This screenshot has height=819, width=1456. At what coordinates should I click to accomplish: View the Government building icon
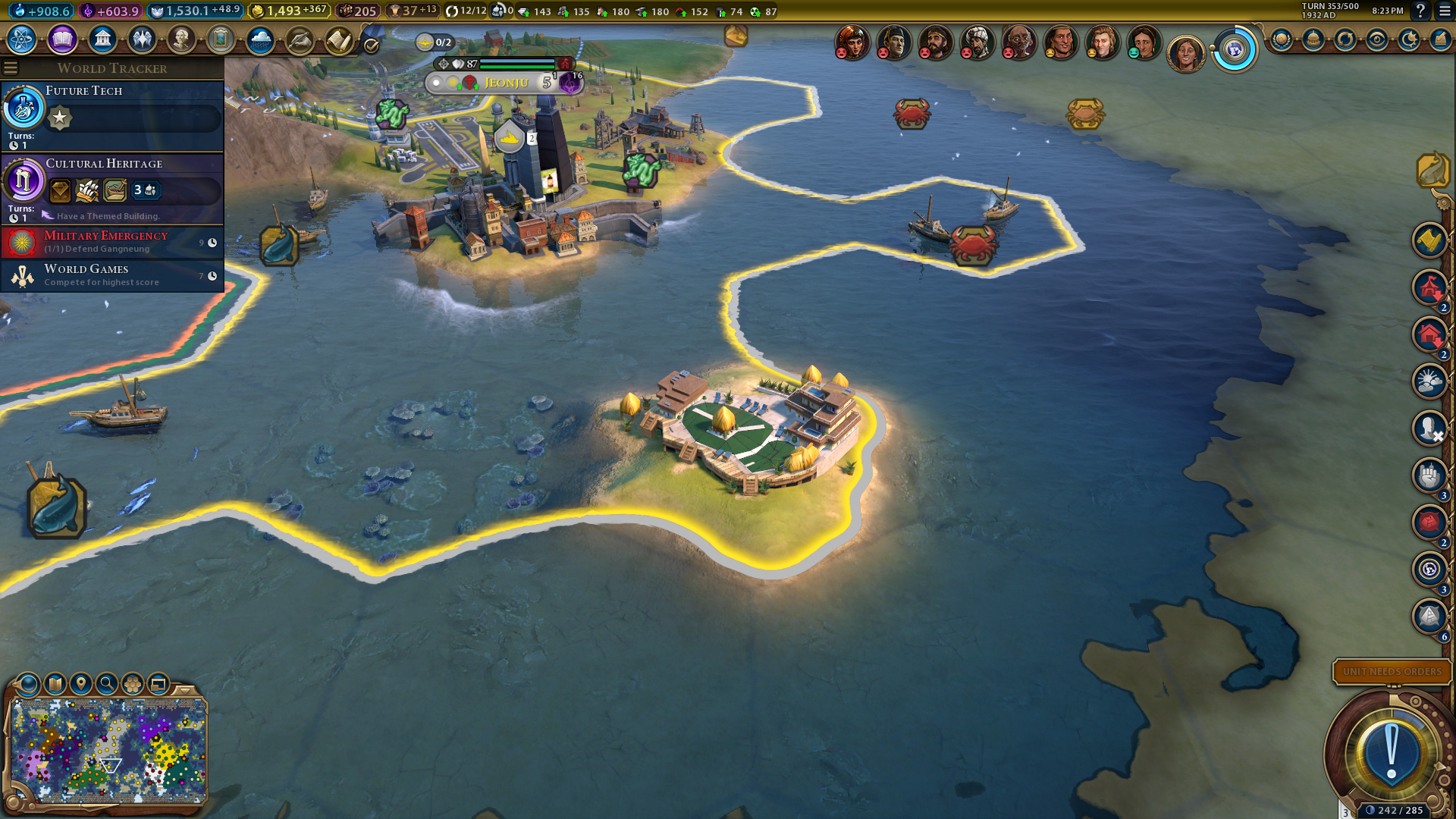point(102,39)
